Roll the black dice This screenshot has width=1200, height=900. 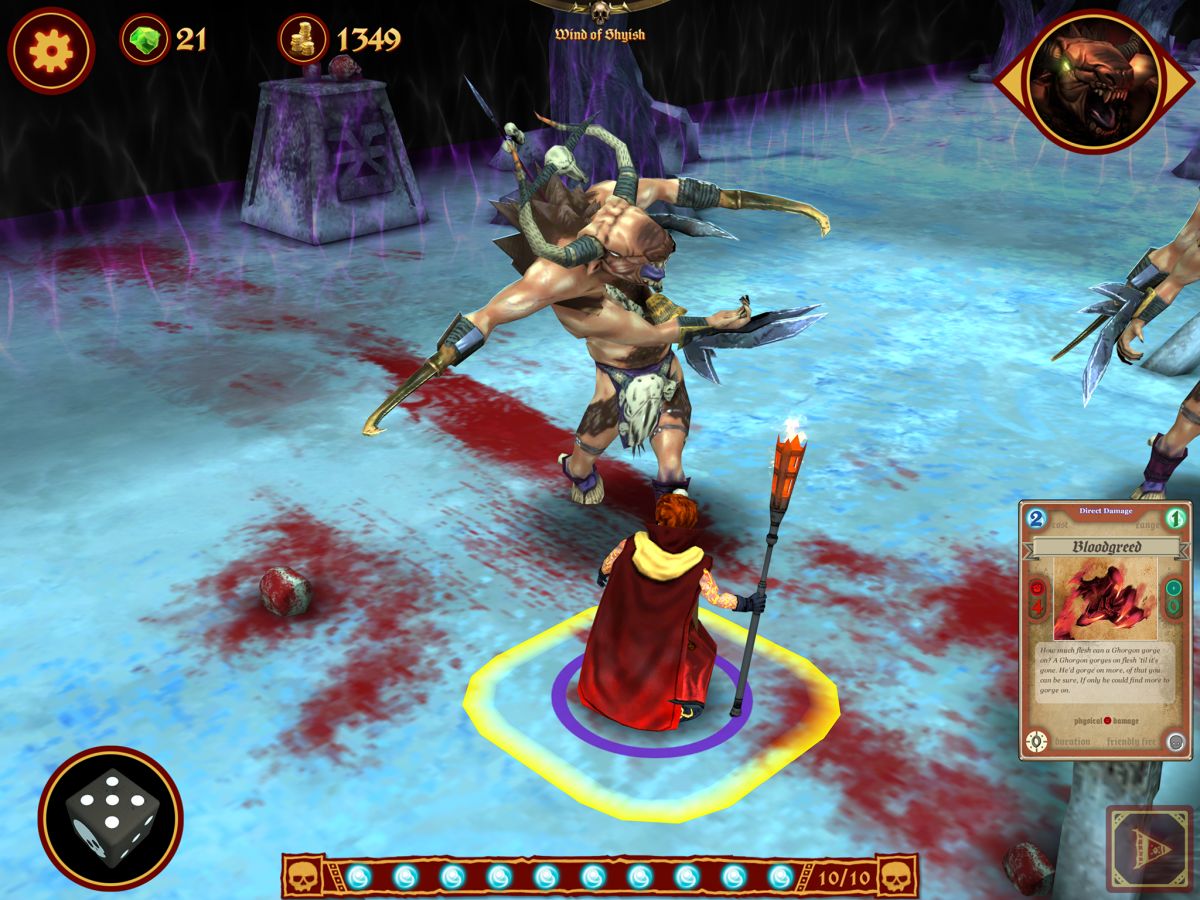(x=111, y=817)
